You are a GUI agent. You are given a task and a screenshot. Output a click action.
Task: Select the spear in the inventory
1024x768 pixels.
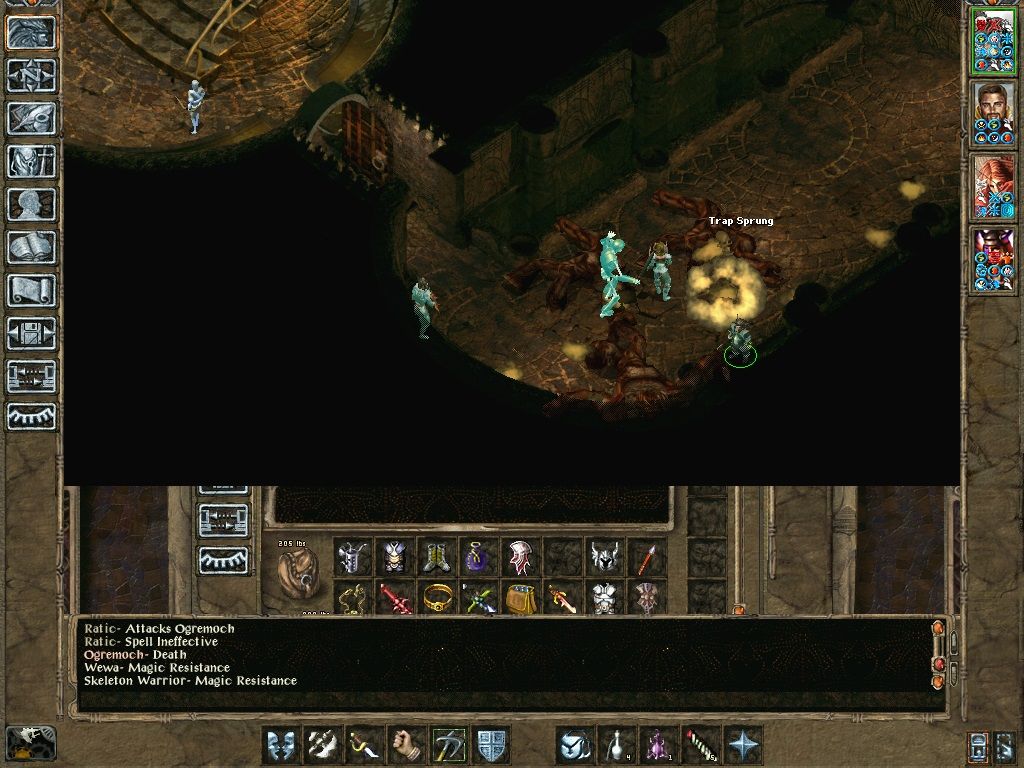647,557
